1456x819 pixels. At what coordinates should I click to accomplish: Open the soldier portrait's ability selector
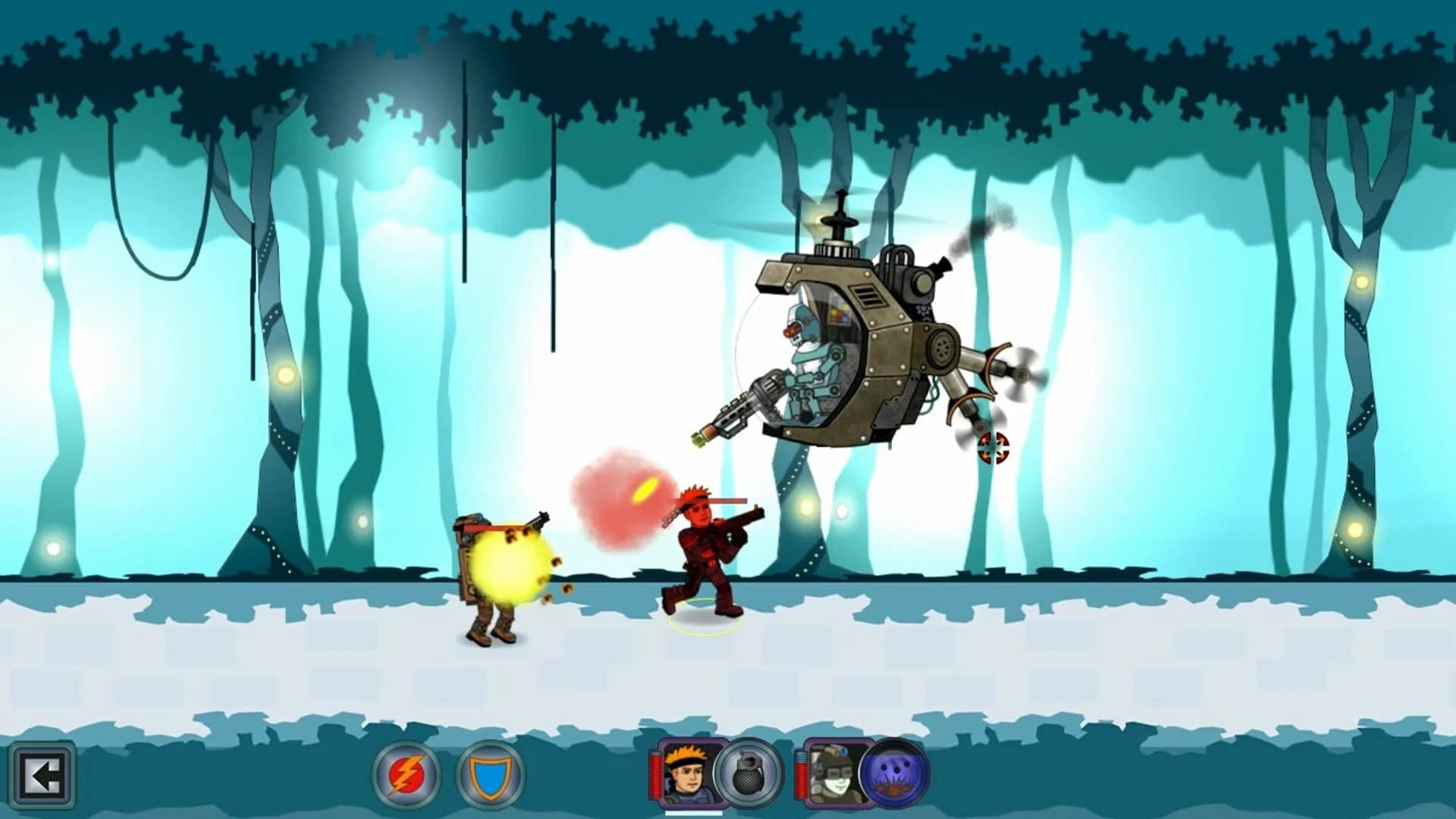click(686, 776)
